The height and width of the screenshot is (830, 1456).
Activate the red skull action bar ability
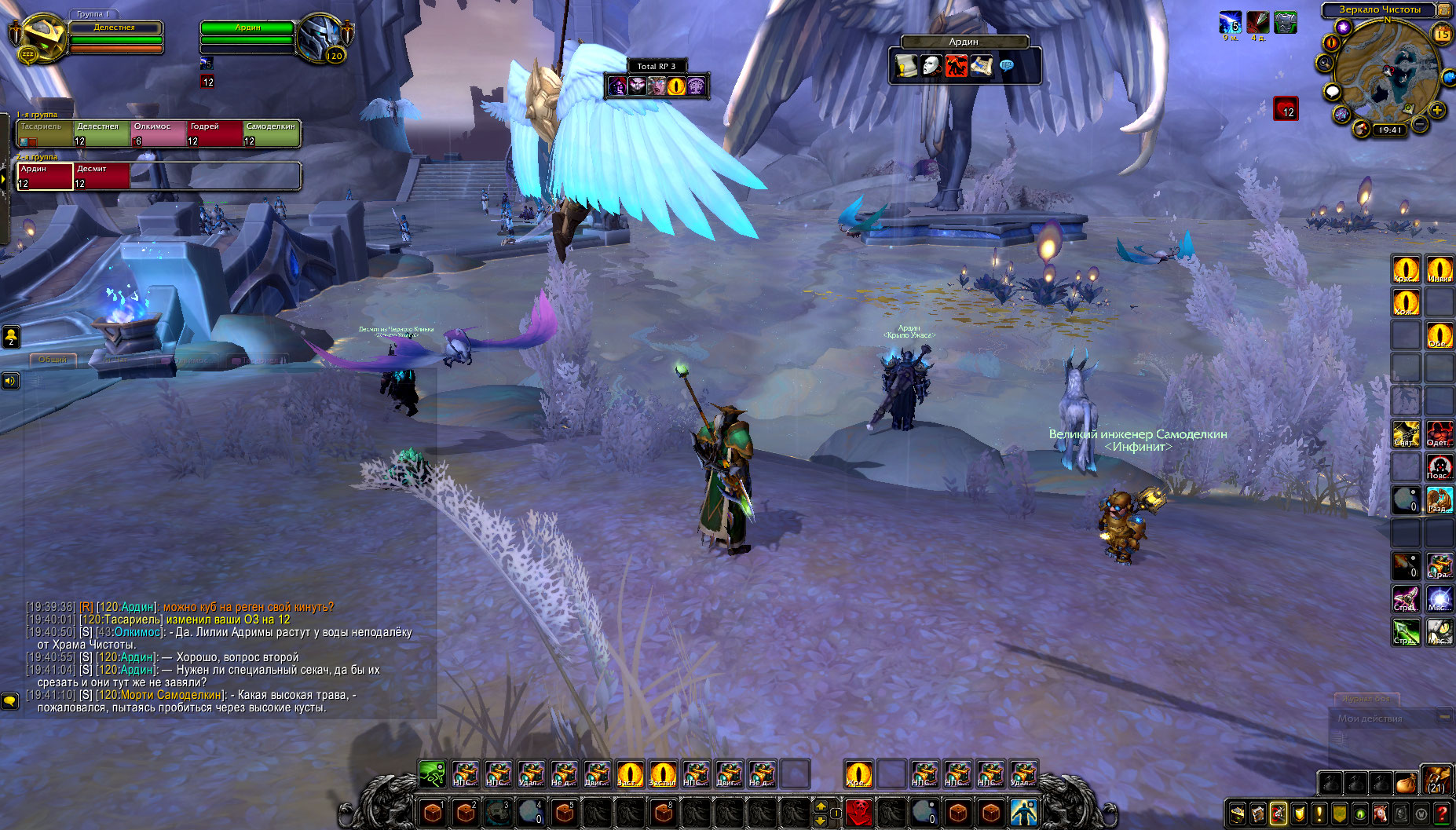(859, 811)
